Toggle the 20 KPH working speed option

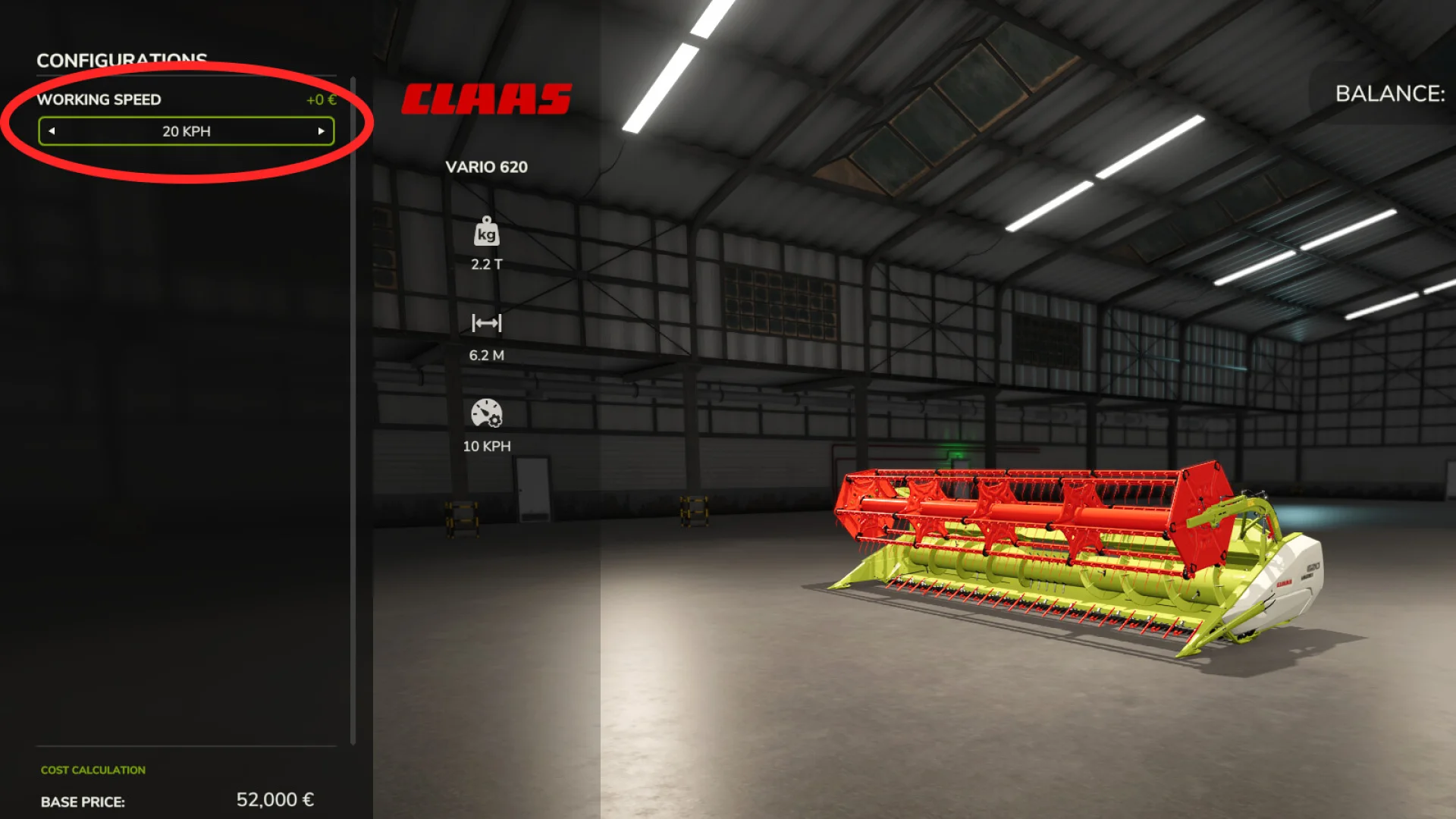coord(187,131)
